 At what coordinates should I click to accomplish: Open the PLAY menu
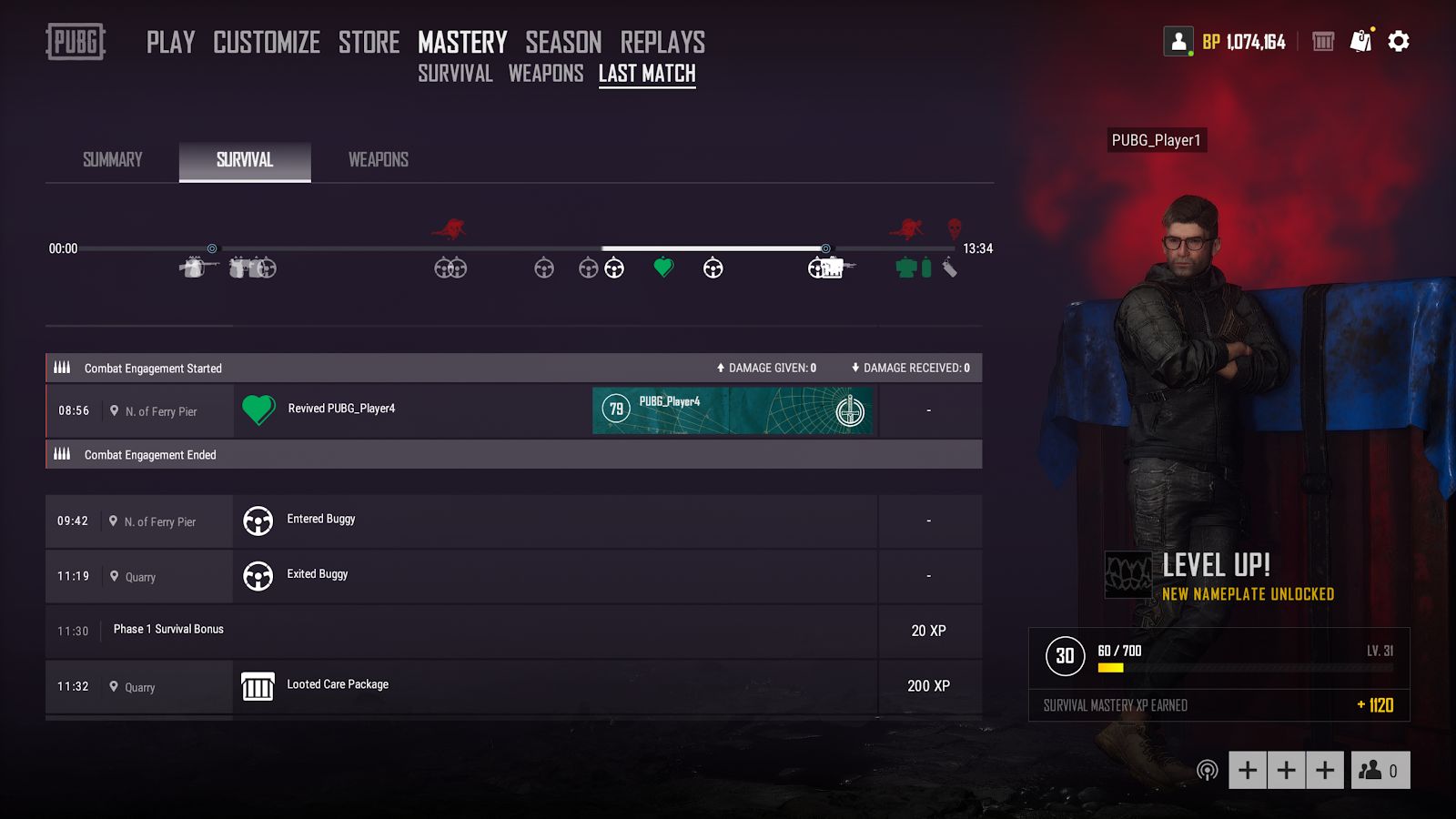170,42
